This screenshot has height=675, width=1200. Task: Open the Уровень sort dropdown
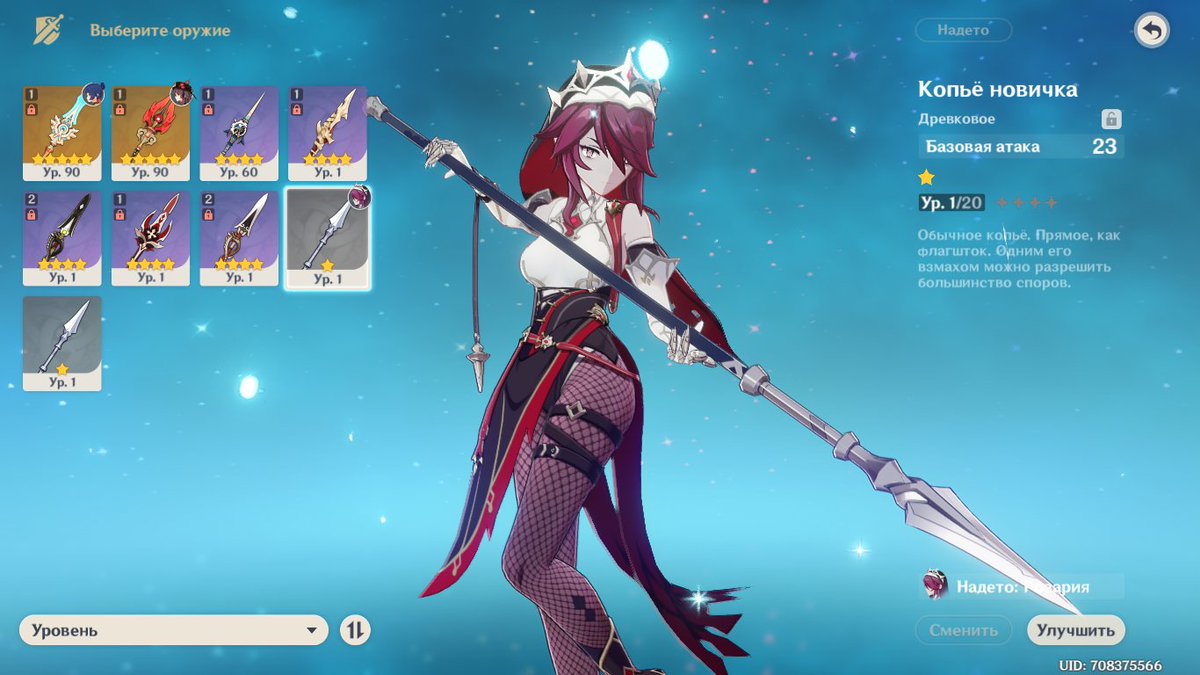coord(173,630)
